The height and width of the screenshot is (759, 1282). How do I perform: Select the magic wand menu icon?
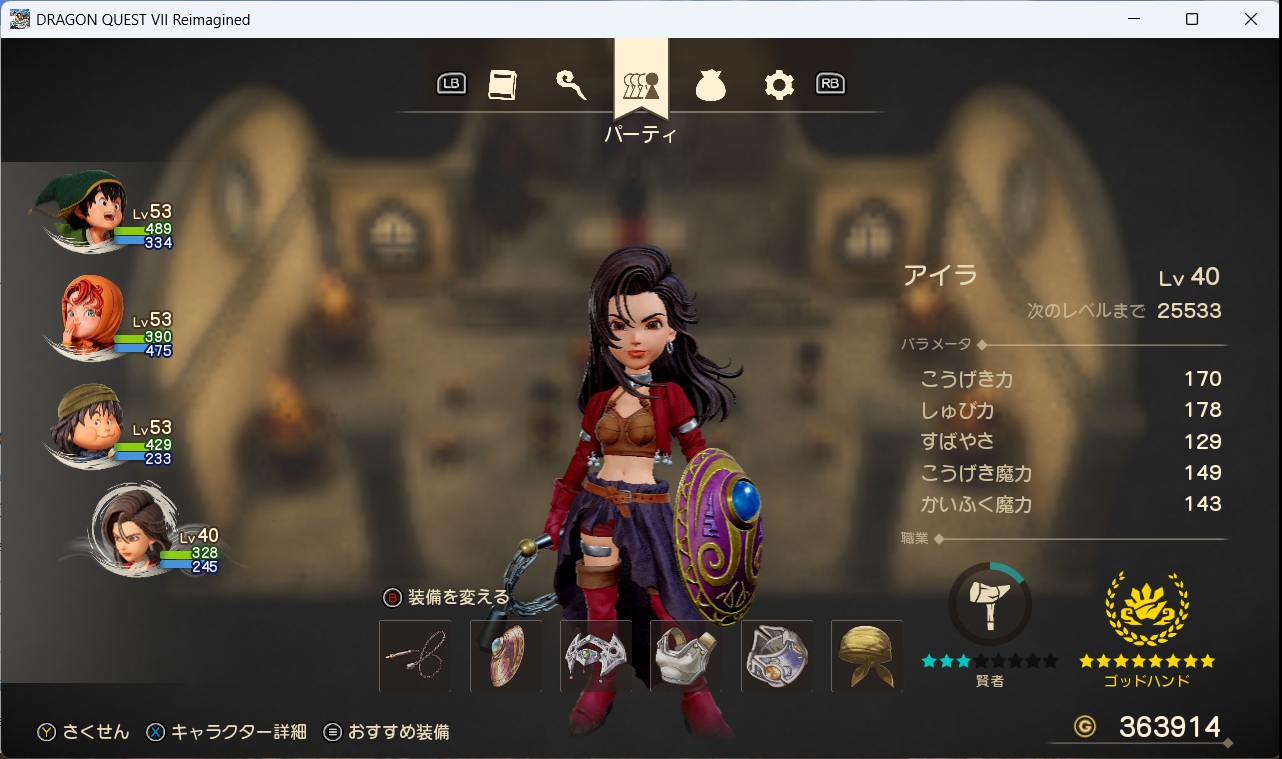coord(572,84)
